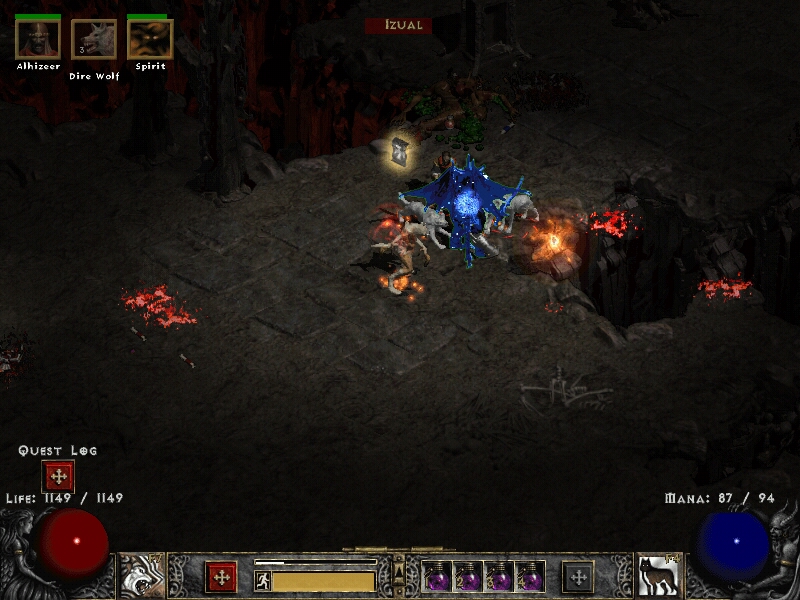The width and height of the screenshot is (800, 600).
Task: Click the Dire Wolf summon portrait
Action: point(93,39)
